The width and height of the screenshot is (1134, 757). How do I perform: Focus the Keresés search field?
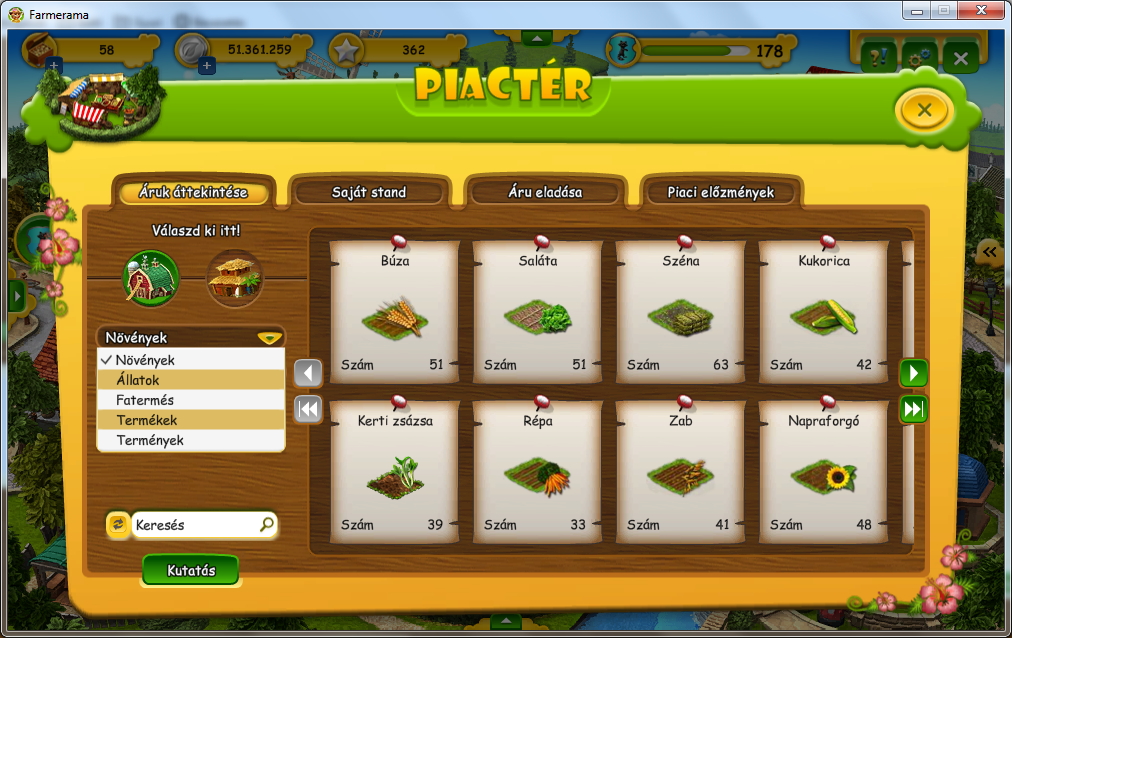point(195,524)
